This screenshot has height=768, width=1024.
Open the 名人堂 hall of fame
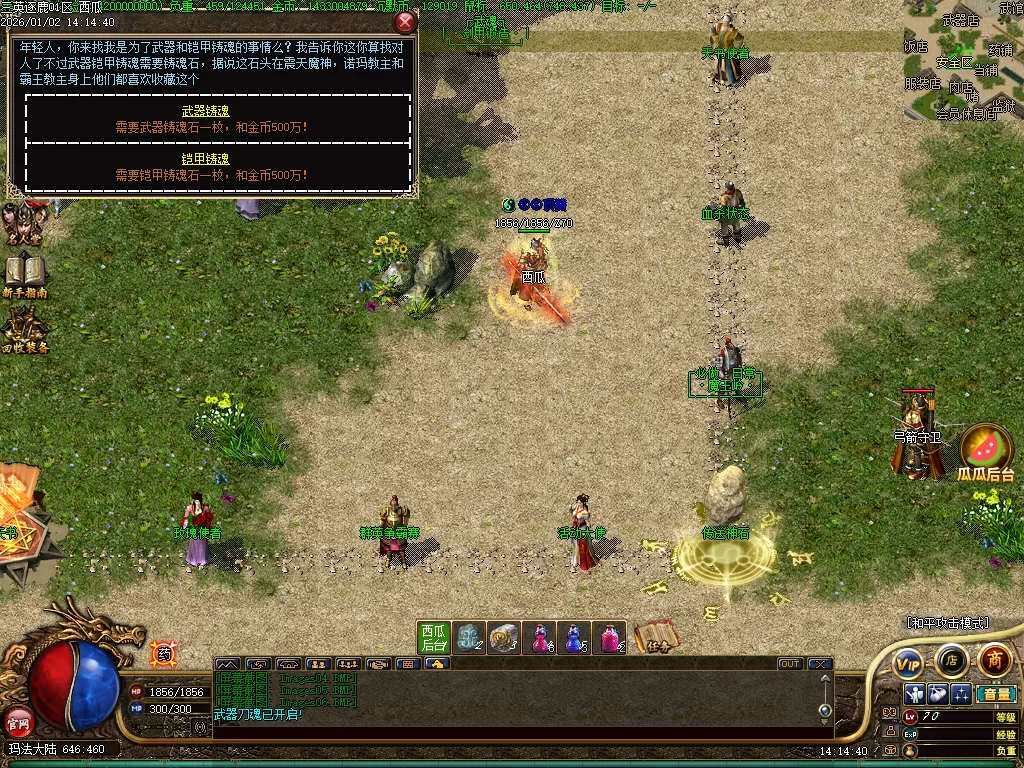click(x=22, y=224)
